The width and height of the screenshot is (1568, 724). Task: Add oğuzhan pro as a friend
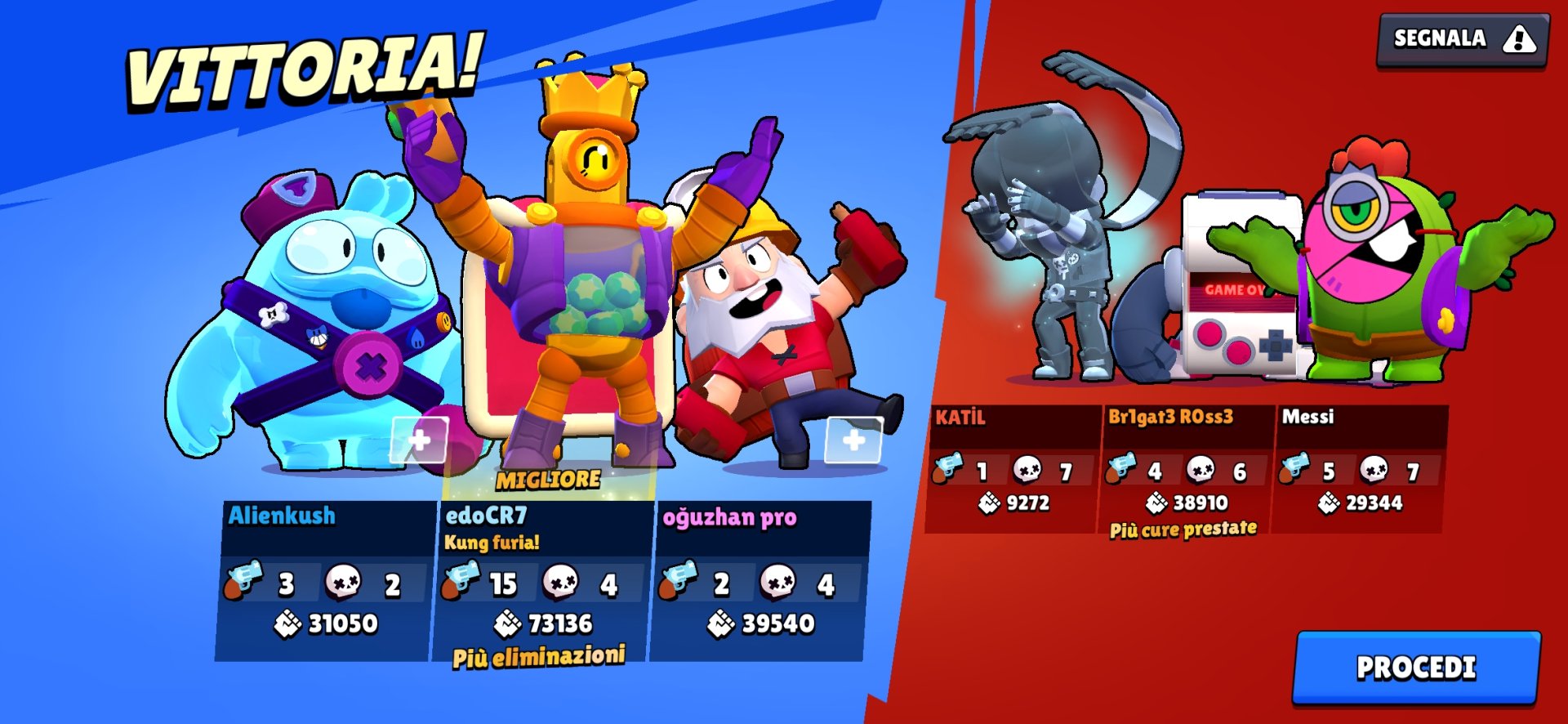click(x=853, y=440)
